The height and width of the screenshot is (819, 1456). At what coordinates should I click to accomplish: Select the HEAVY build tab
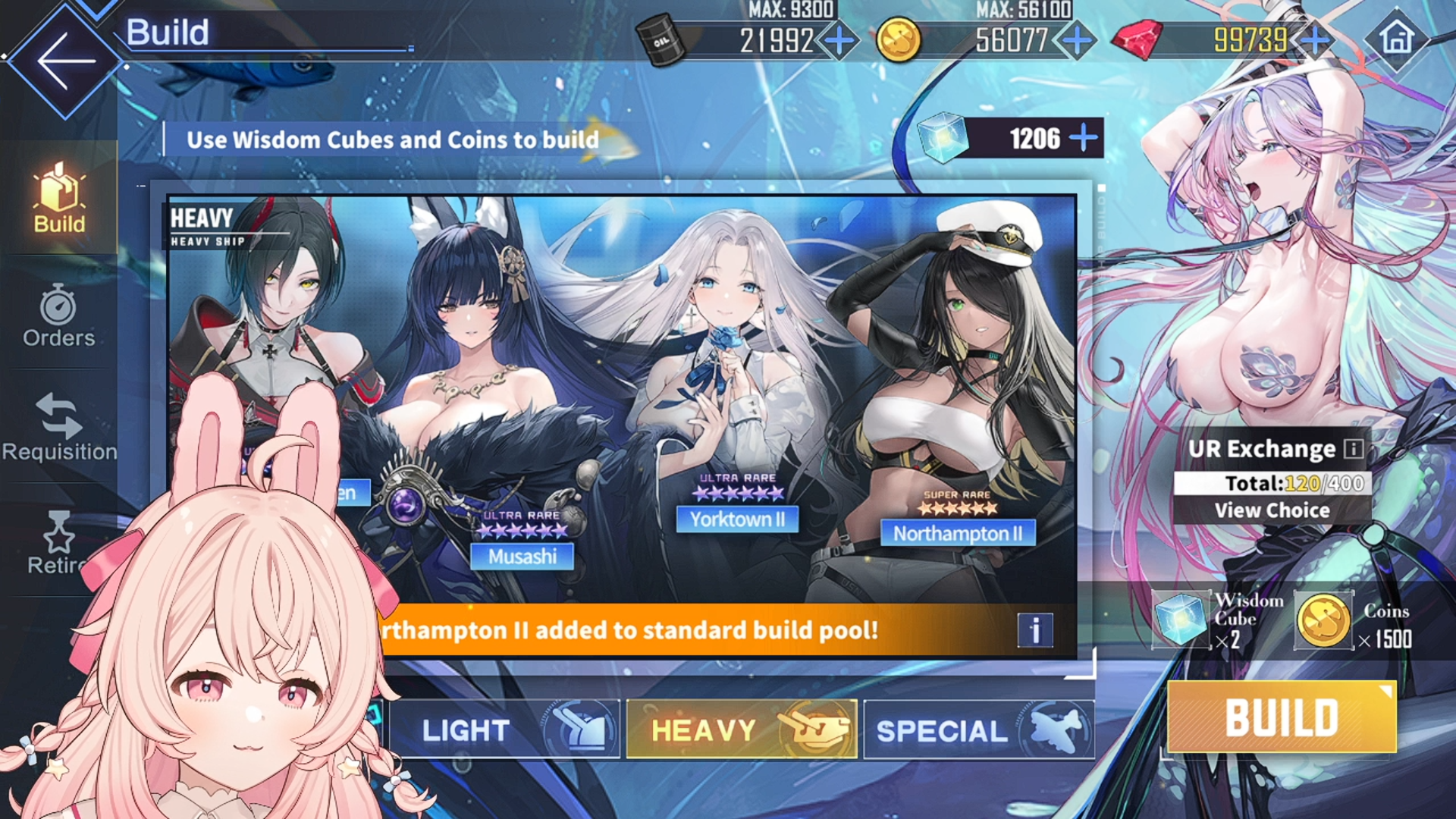click(x=742, y=730)
